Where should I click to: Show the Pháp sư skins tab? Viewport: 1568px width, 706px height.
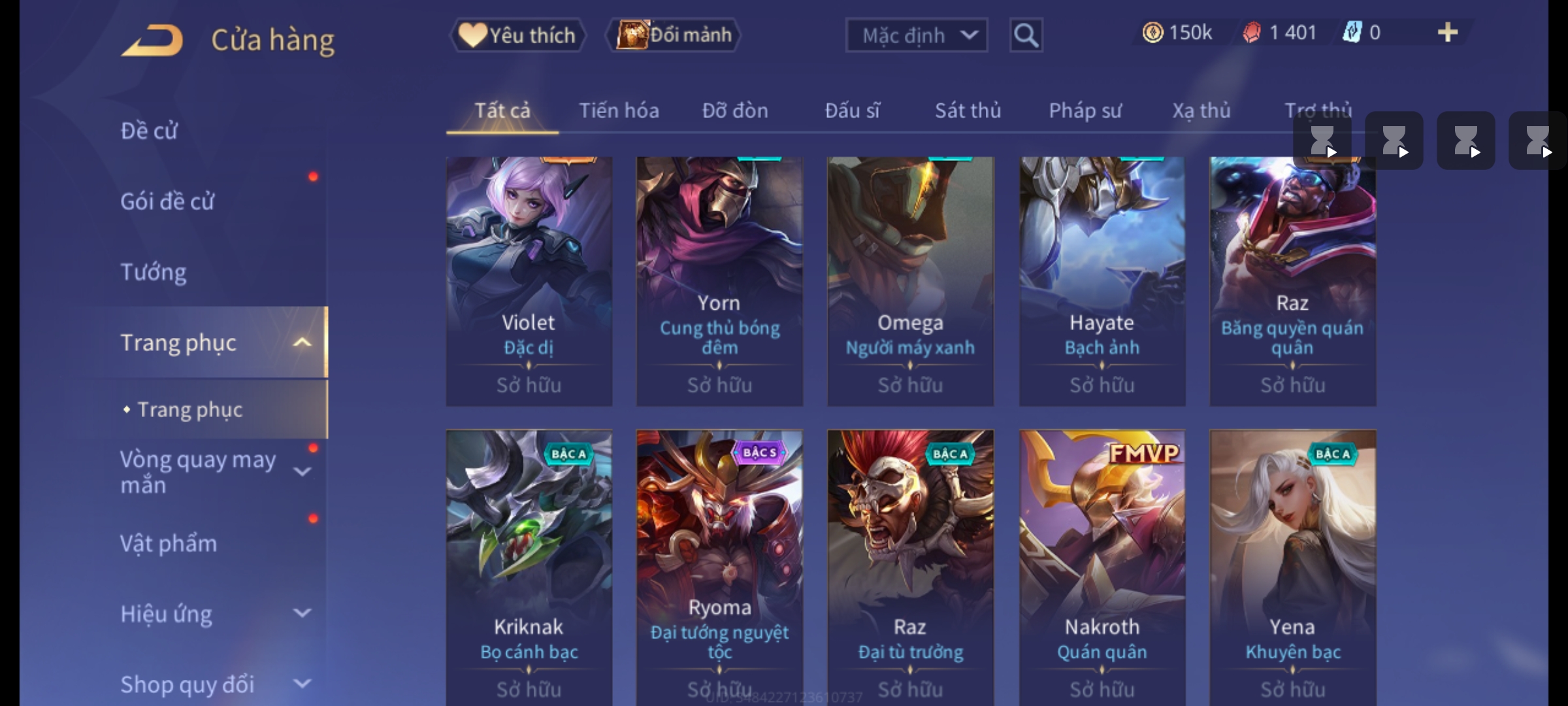click(x=1085, y=111)
